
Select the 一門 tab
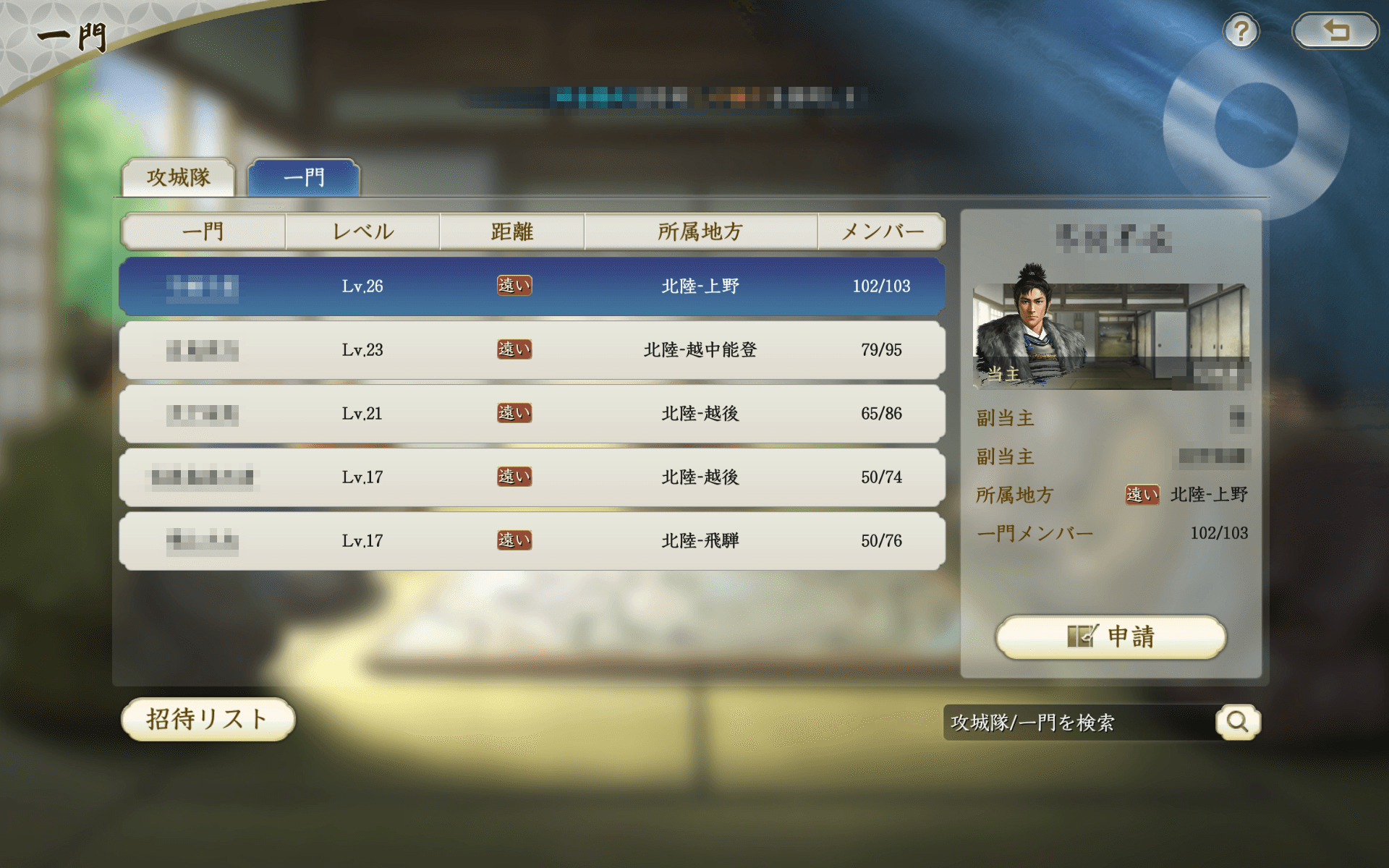click(302, 176)
